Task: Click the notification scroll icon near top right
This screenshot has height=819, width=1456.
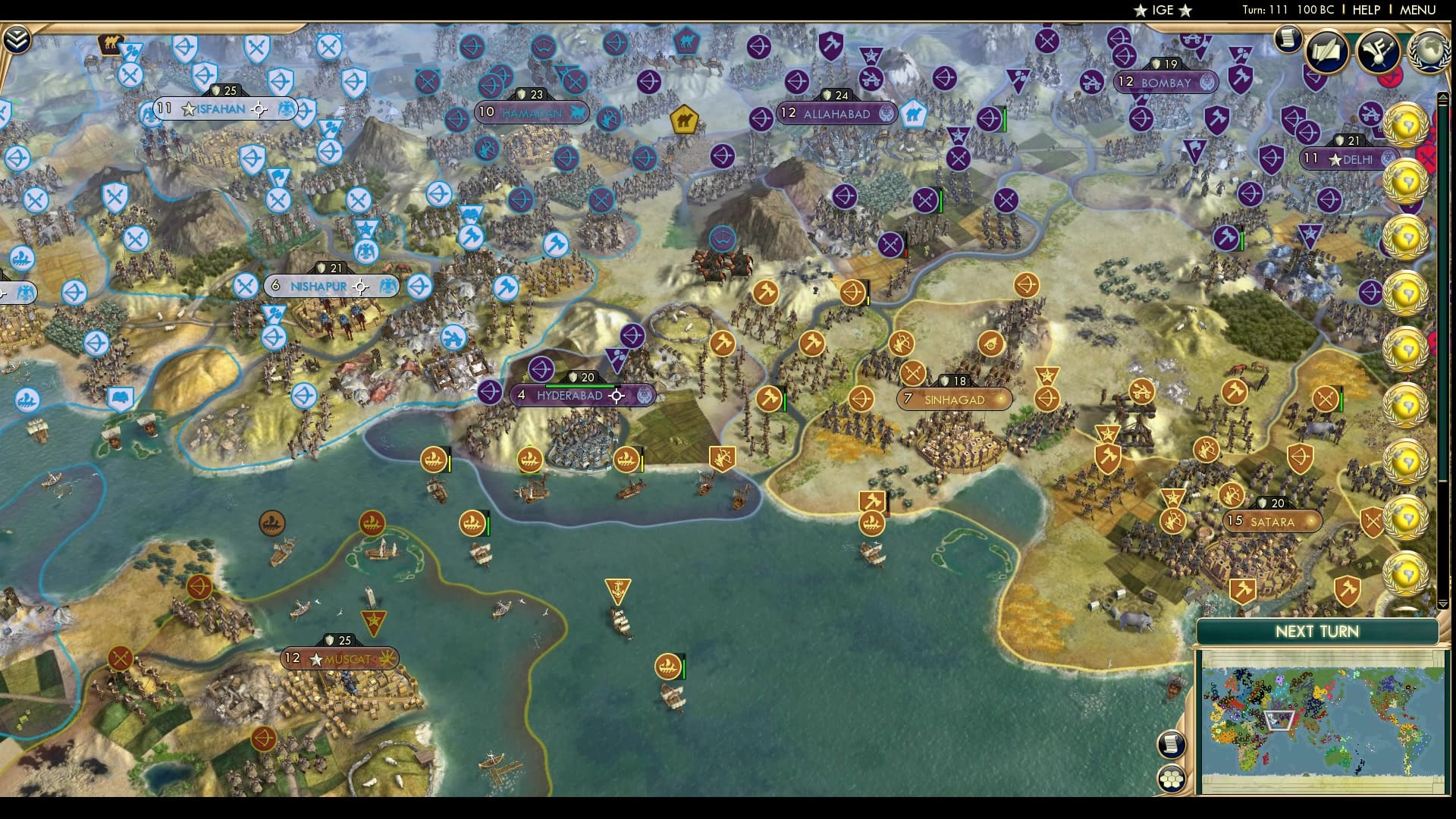Action: tap(1287, 39)
